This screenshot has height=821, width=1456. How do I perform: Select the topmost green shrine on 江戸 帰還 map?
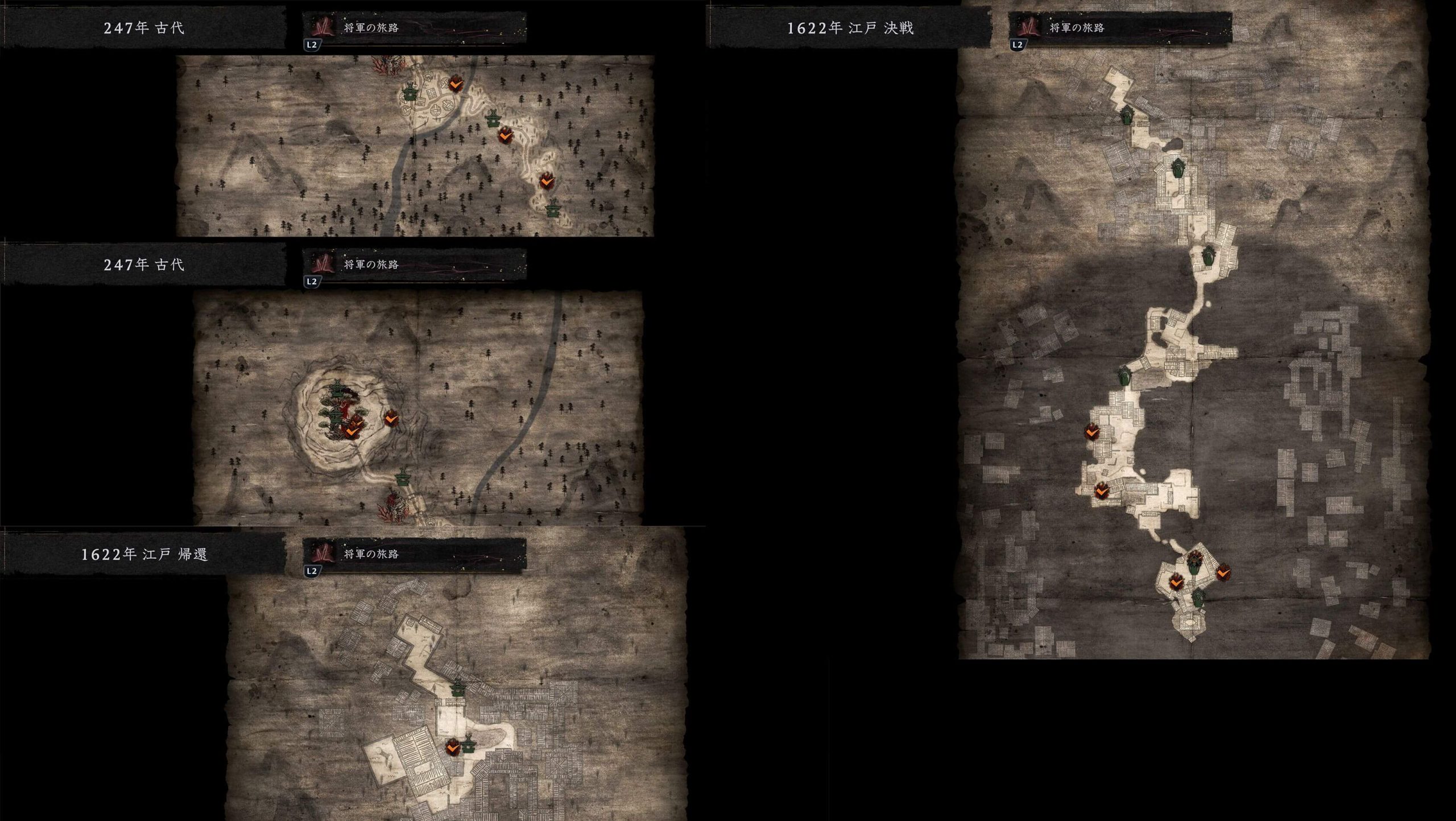(458, 688)
